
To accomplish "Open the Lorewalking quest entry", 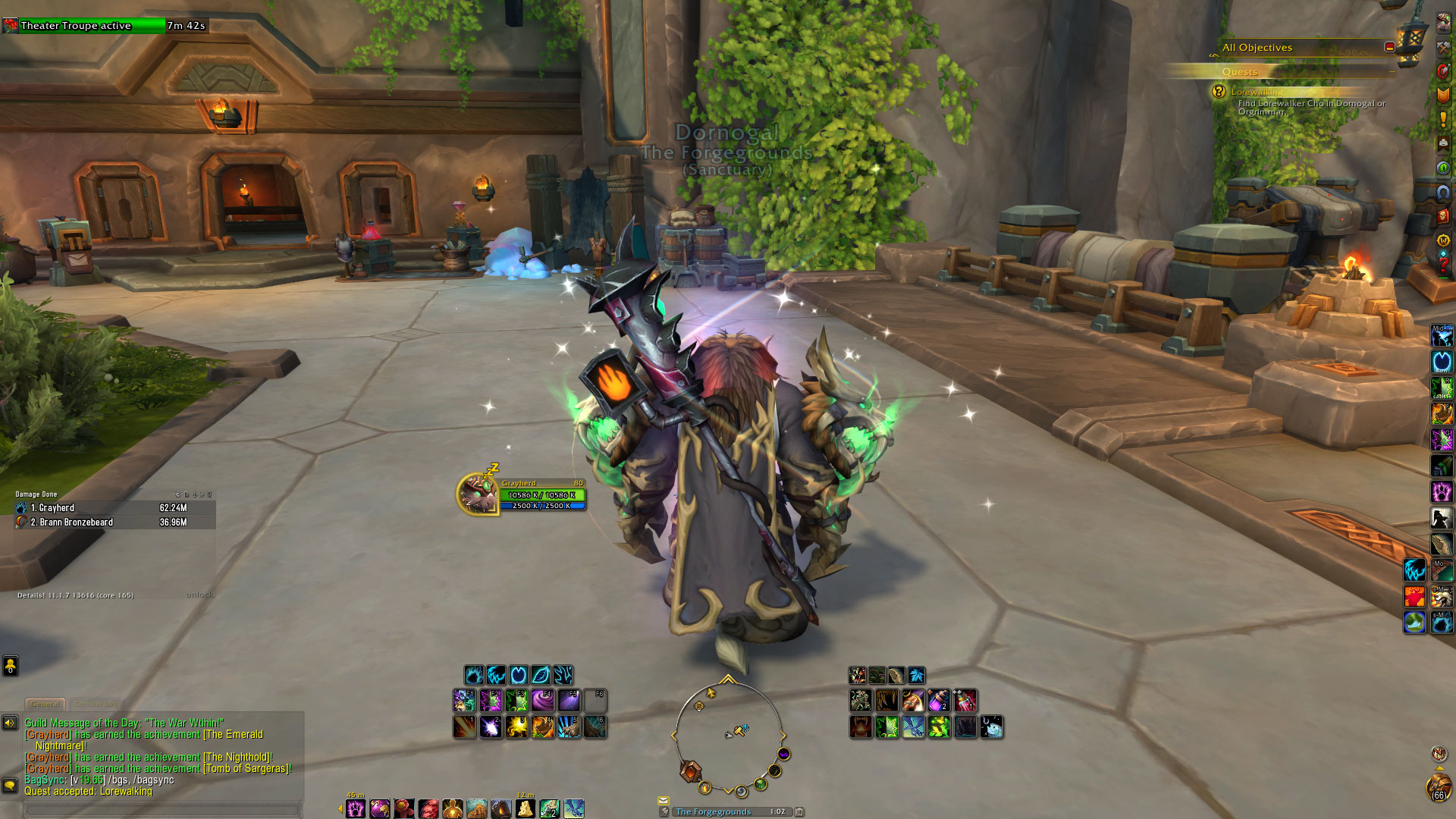I will [1257, 92].
